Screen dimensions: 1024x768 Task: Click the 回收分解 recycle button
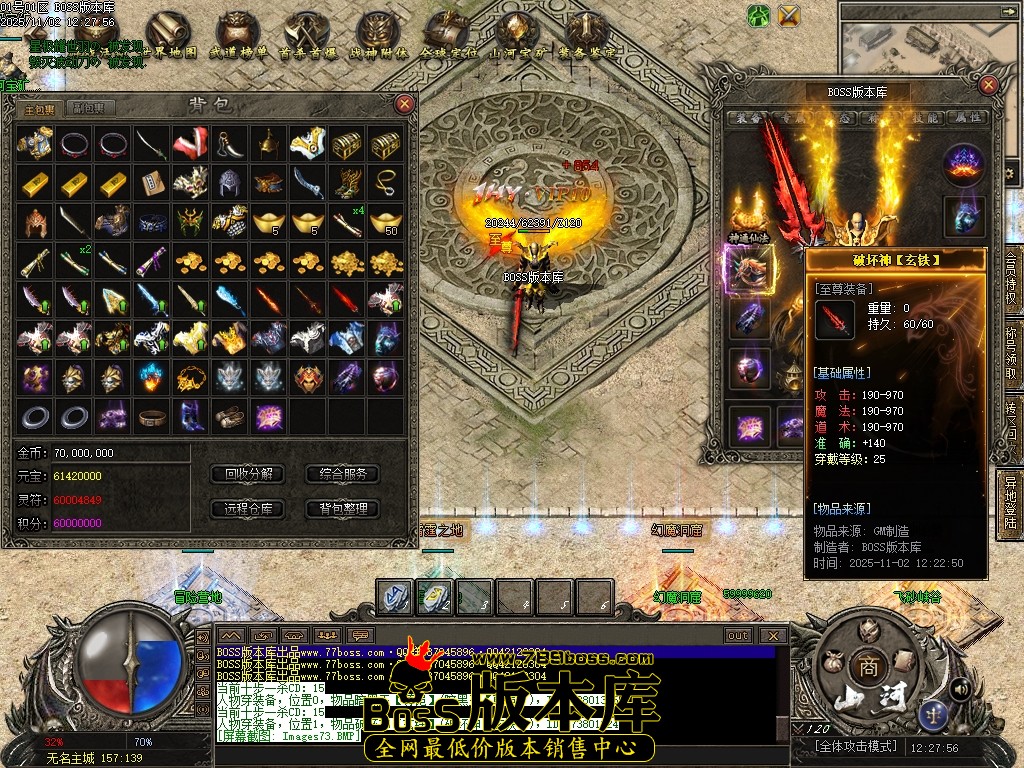(x=248, y=474)
